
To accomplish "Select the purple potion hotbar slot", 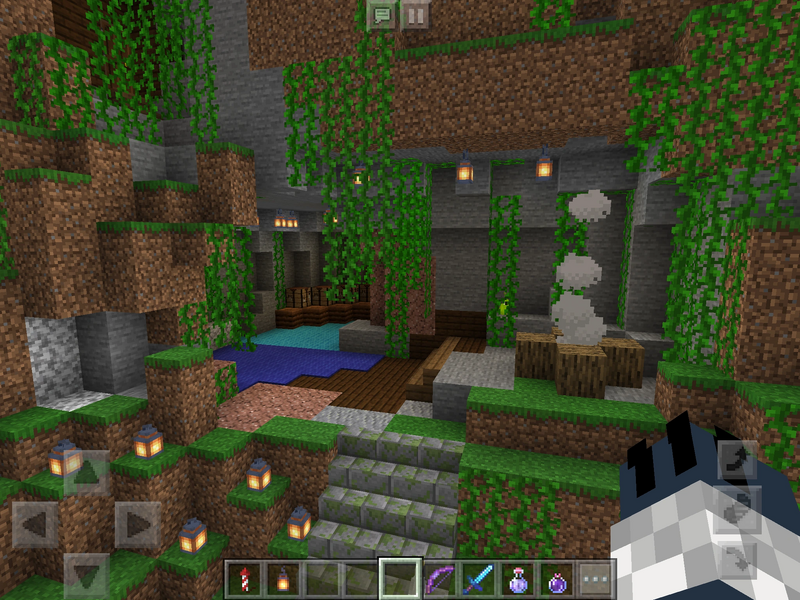I will [556, 579].
